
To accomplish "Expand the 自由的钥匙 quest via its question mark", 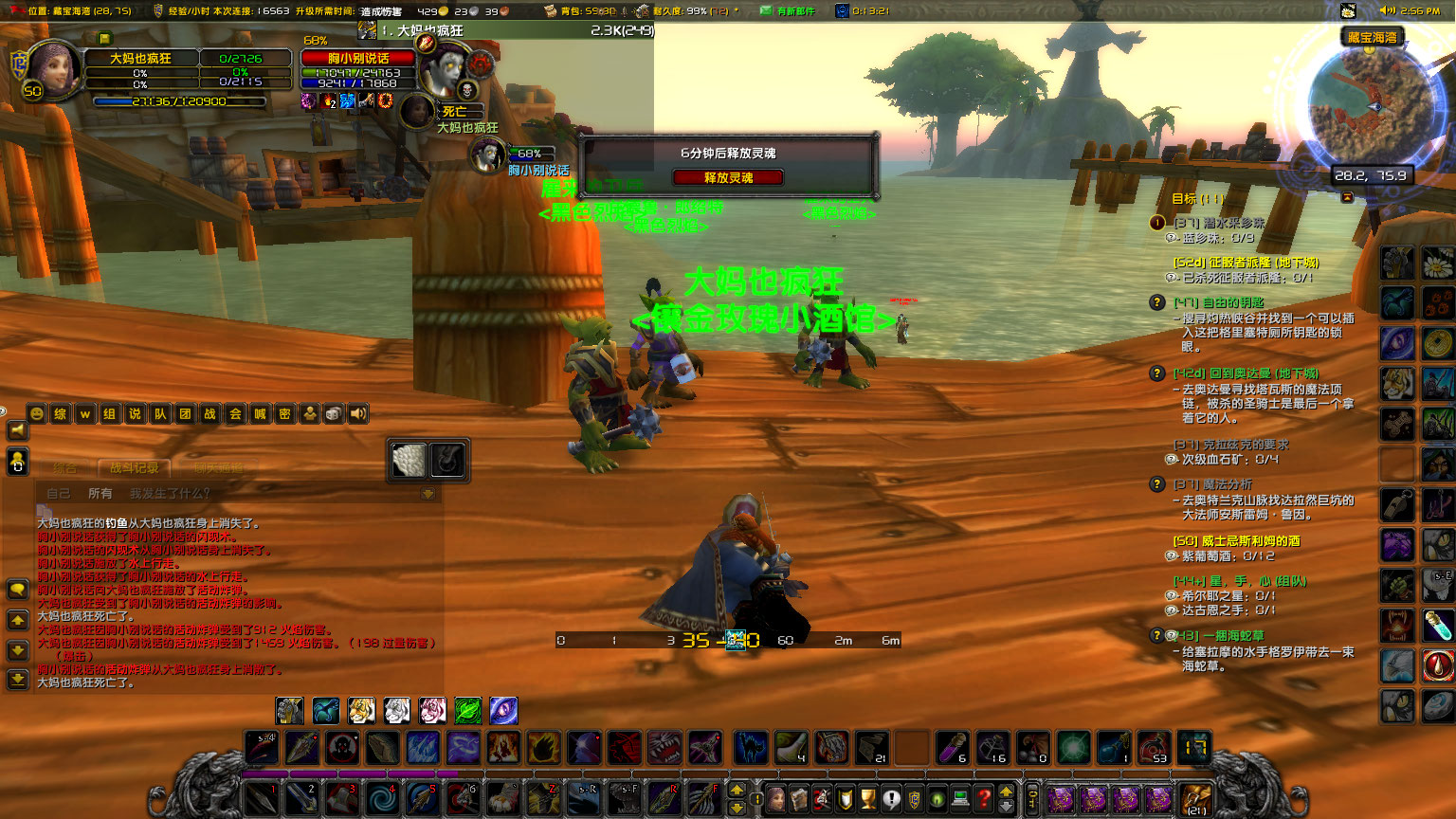I will pyautogui.click(x=1156, y=302).
